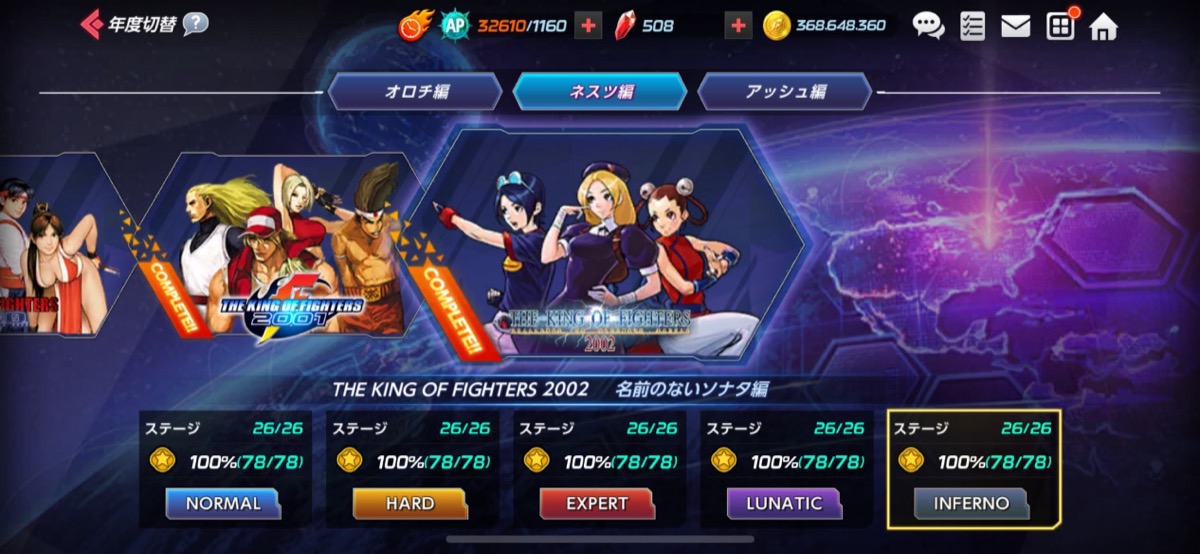Viewport: 1200px width, 554px height.
Task: Add AP with the plus button
Action: (588, 26)
